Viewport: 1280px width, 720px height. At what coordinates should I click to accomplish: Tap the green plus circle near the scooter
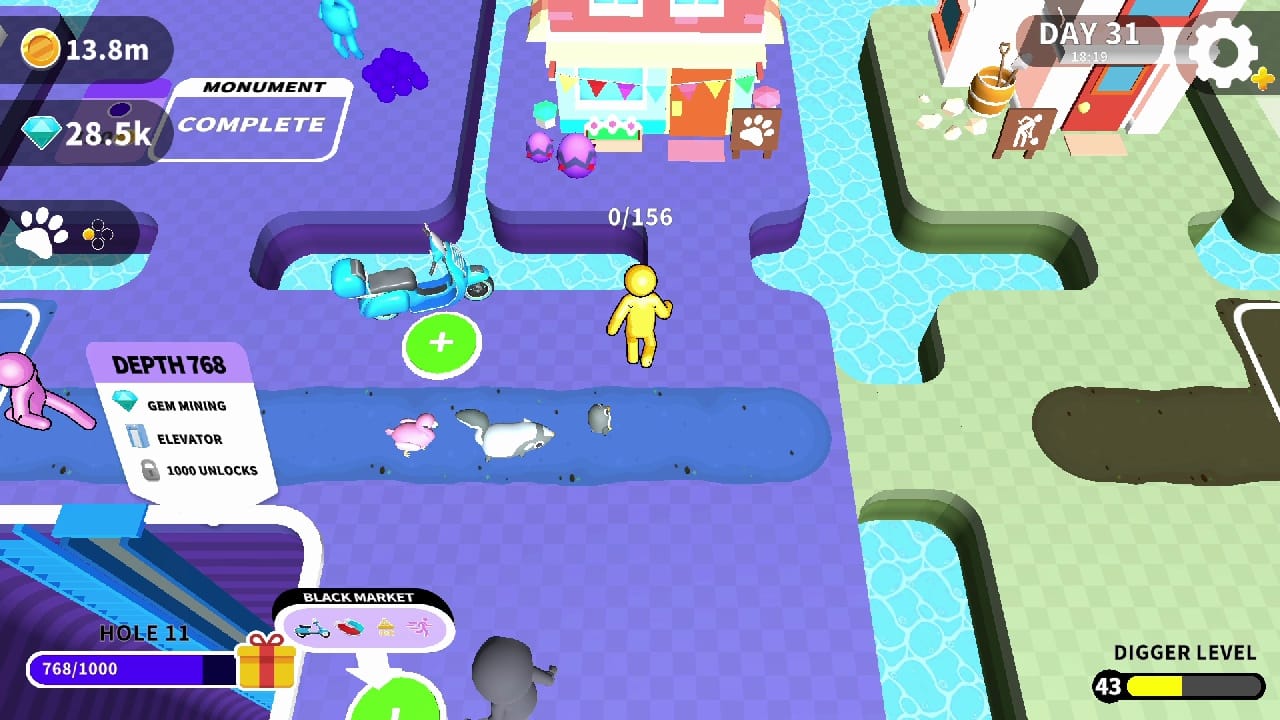point(440,343)
